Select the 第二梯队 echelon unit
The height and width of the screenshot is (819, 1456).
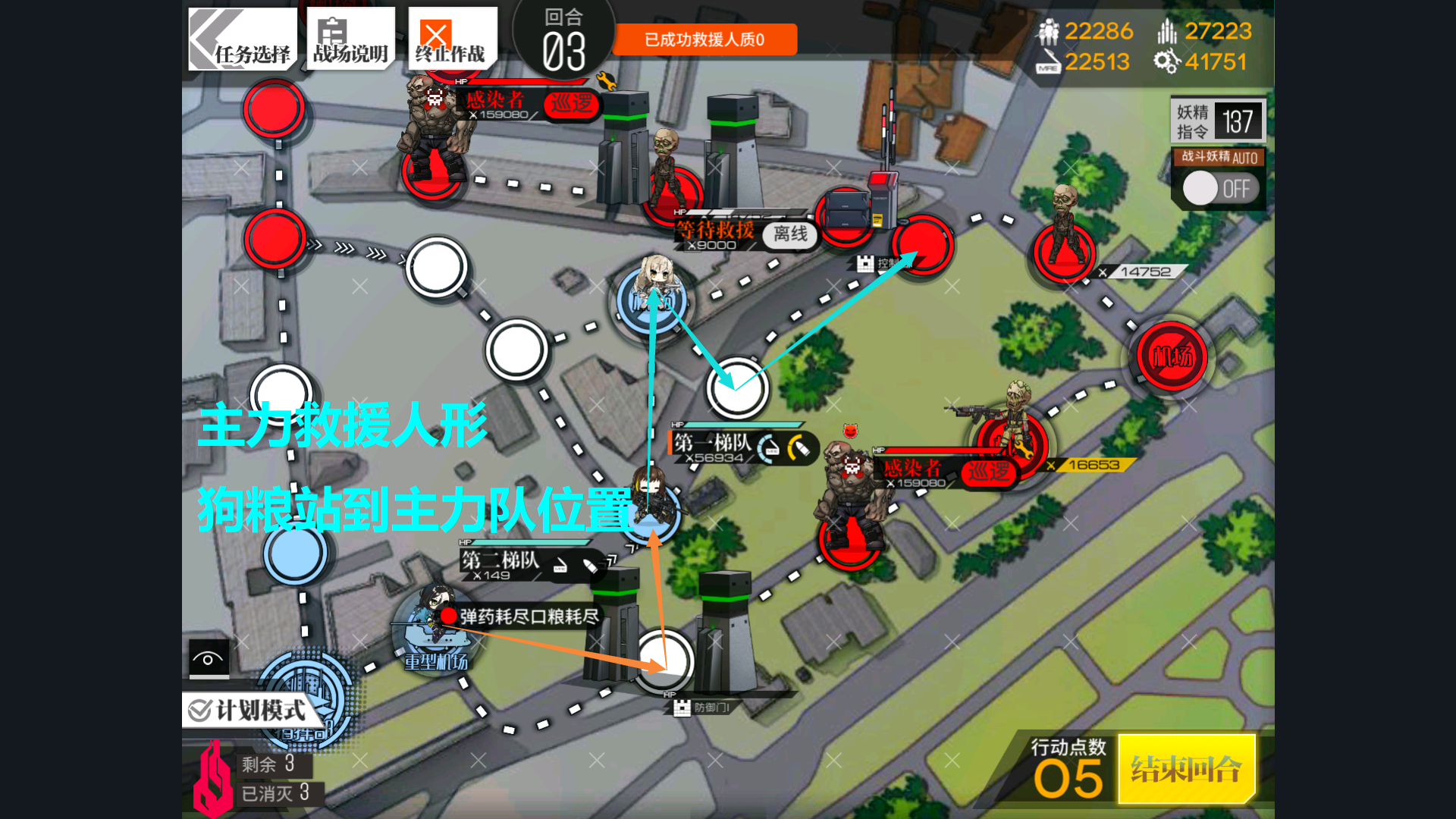tap(649, 500)
